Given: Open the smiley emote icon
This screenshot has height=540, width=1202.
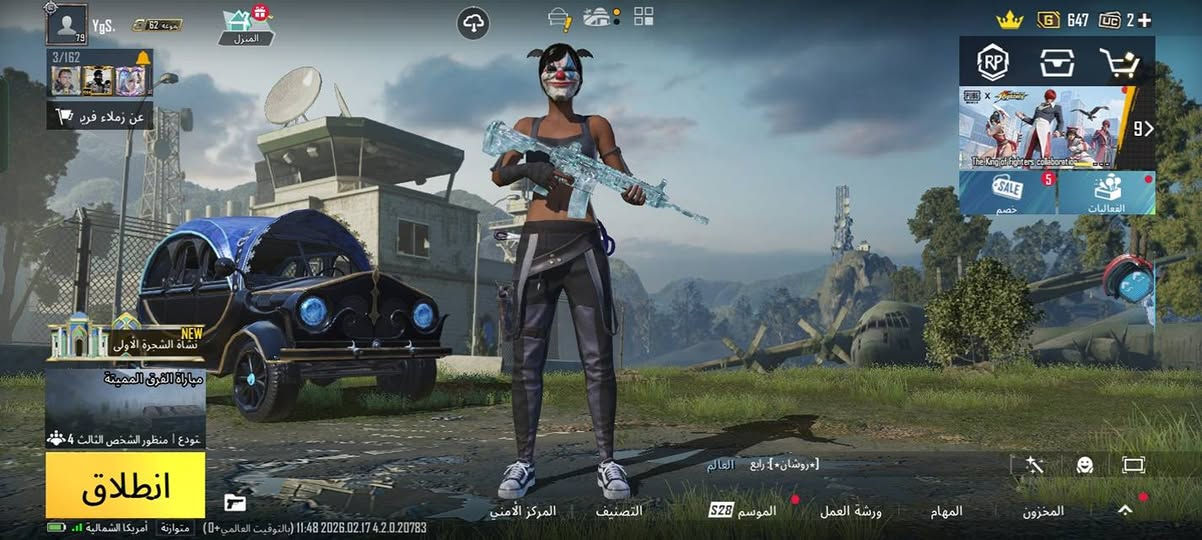Looking at the screenshot, I should click(x=1084, y=465).
